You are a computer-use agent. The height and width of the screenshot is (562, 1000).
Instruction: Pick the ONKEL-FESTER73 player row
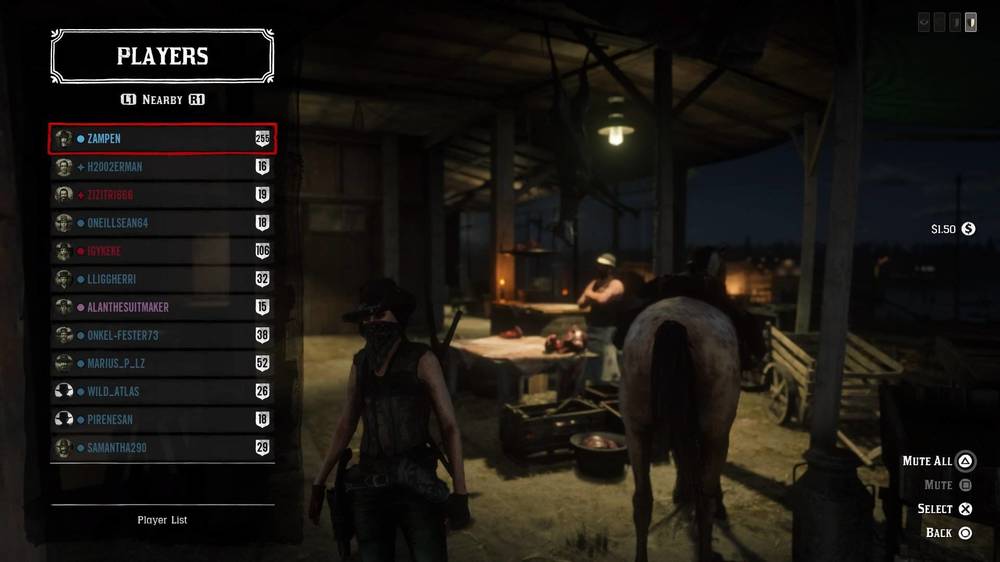coord(162,335)
